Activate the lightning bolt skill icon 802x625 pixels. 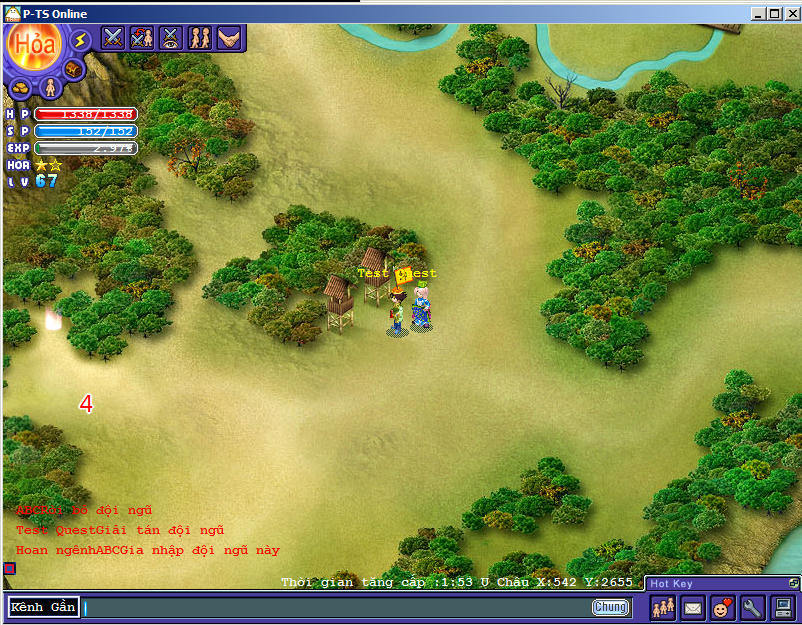81,40
